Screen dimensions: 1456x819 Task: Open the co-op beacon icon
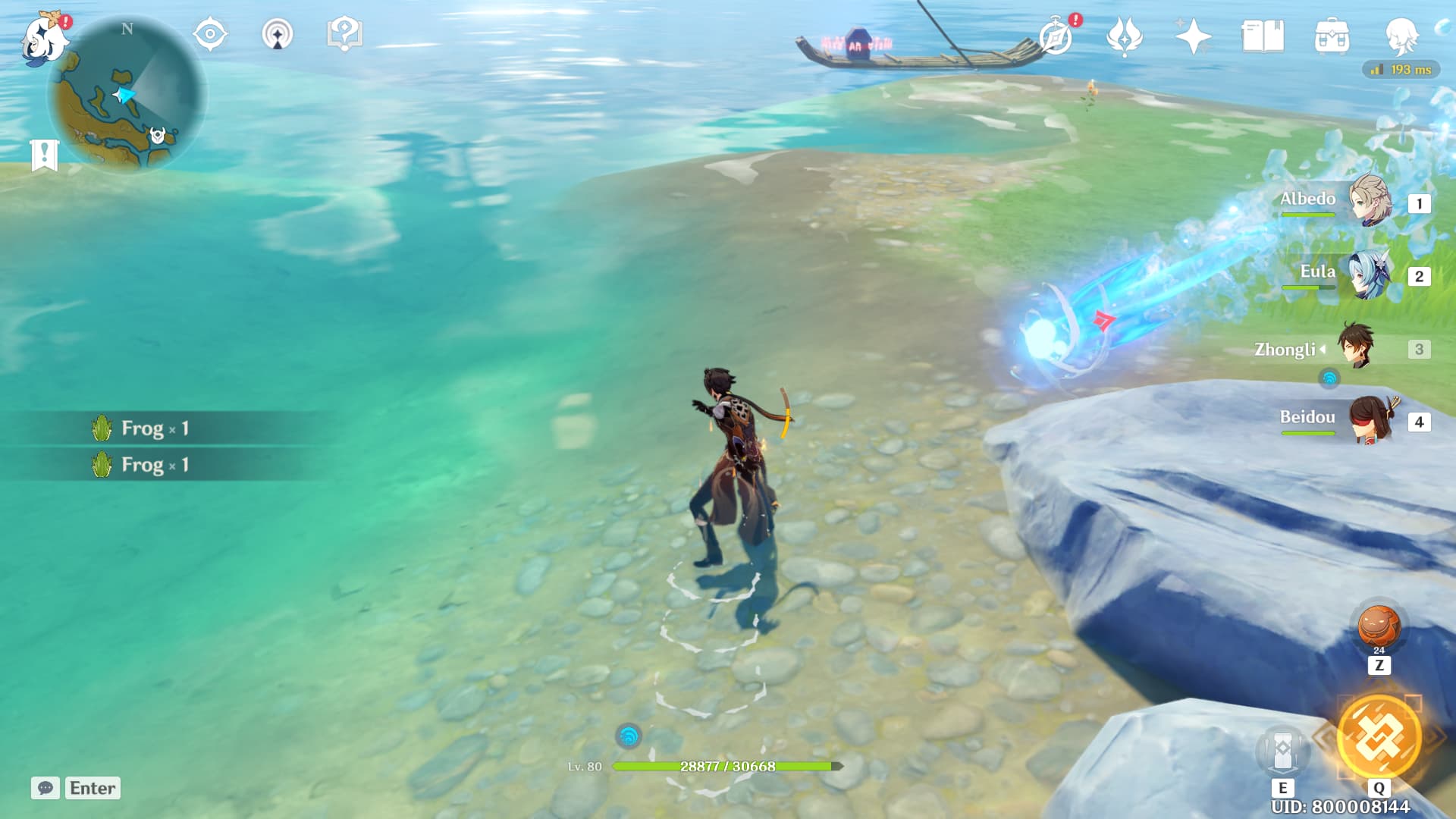click(278, 35)
